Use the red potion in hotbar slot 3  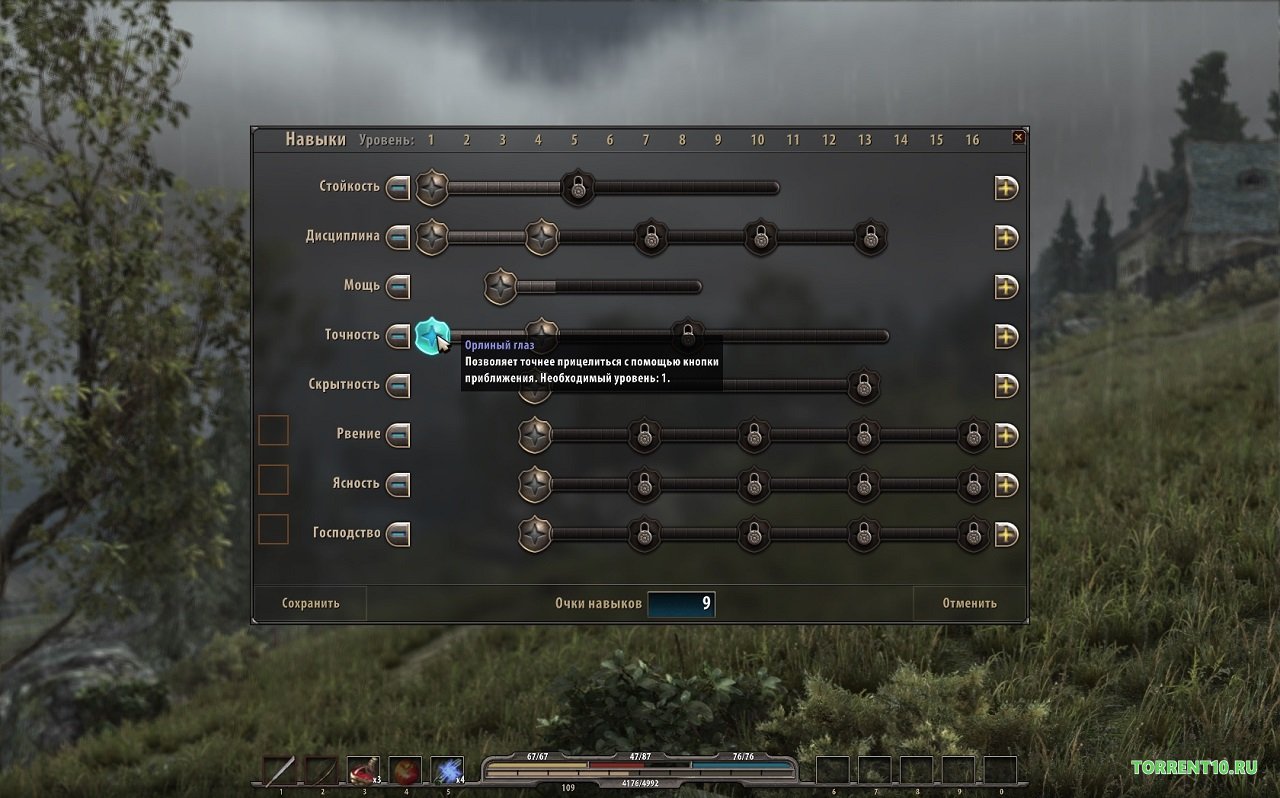coord(363,771)
